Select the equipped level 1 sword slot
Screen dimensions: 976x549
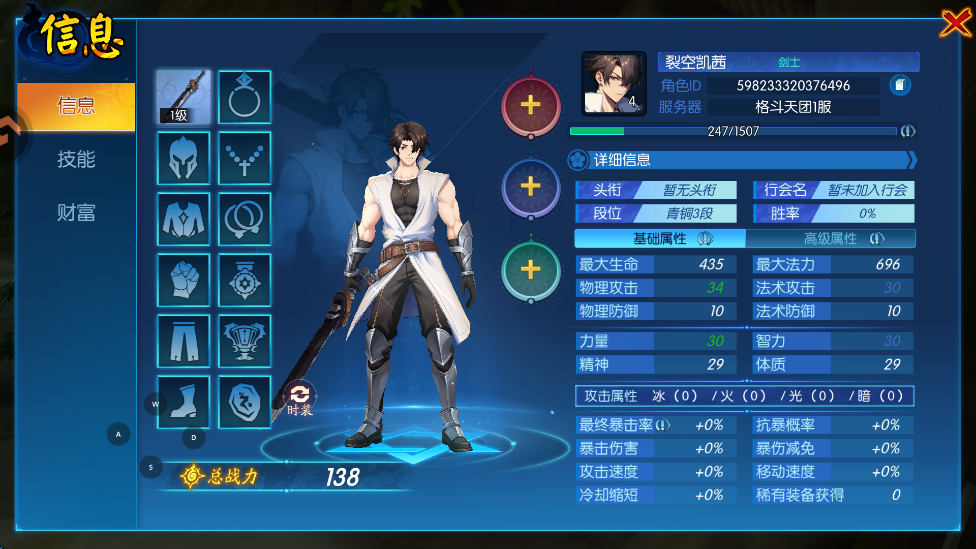184,96
